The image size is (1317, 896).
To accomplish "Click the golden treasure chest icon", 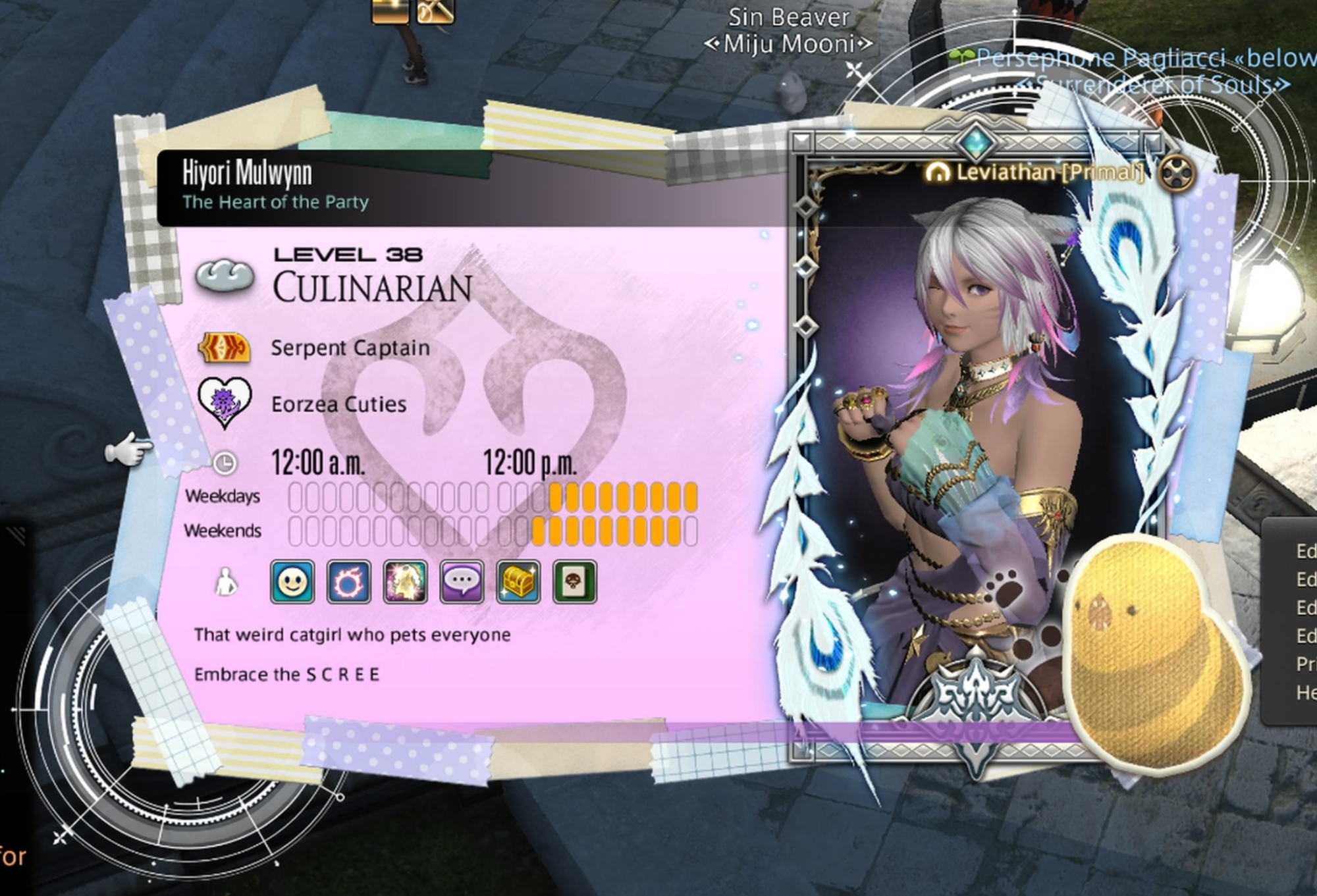I will click(x=519, y=582).
